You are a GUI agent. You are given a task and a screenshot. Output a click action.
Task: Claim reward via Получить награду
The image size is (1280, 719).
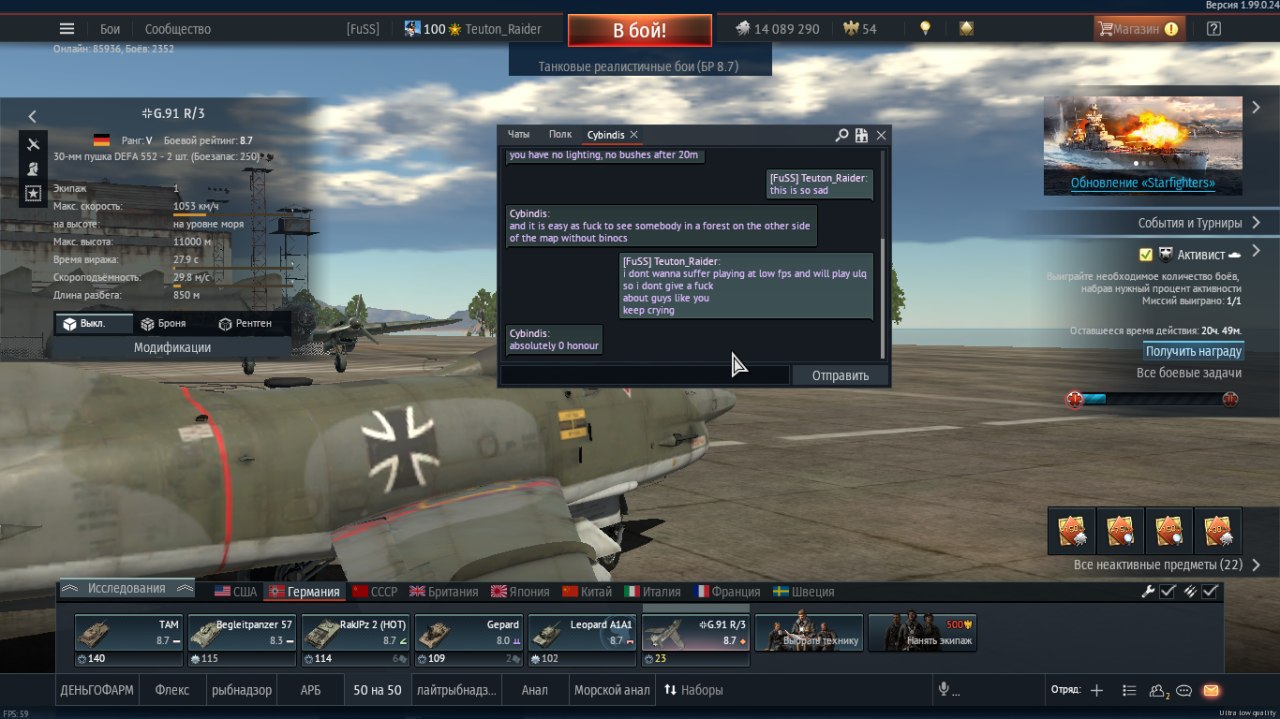(1193, 352)
